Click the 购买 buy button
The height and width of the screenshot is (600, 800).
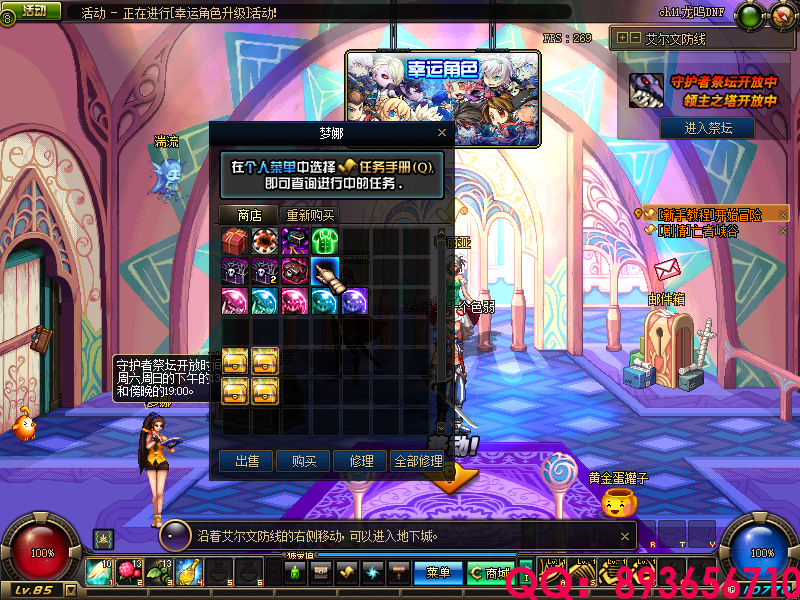[x=304, y=461]
